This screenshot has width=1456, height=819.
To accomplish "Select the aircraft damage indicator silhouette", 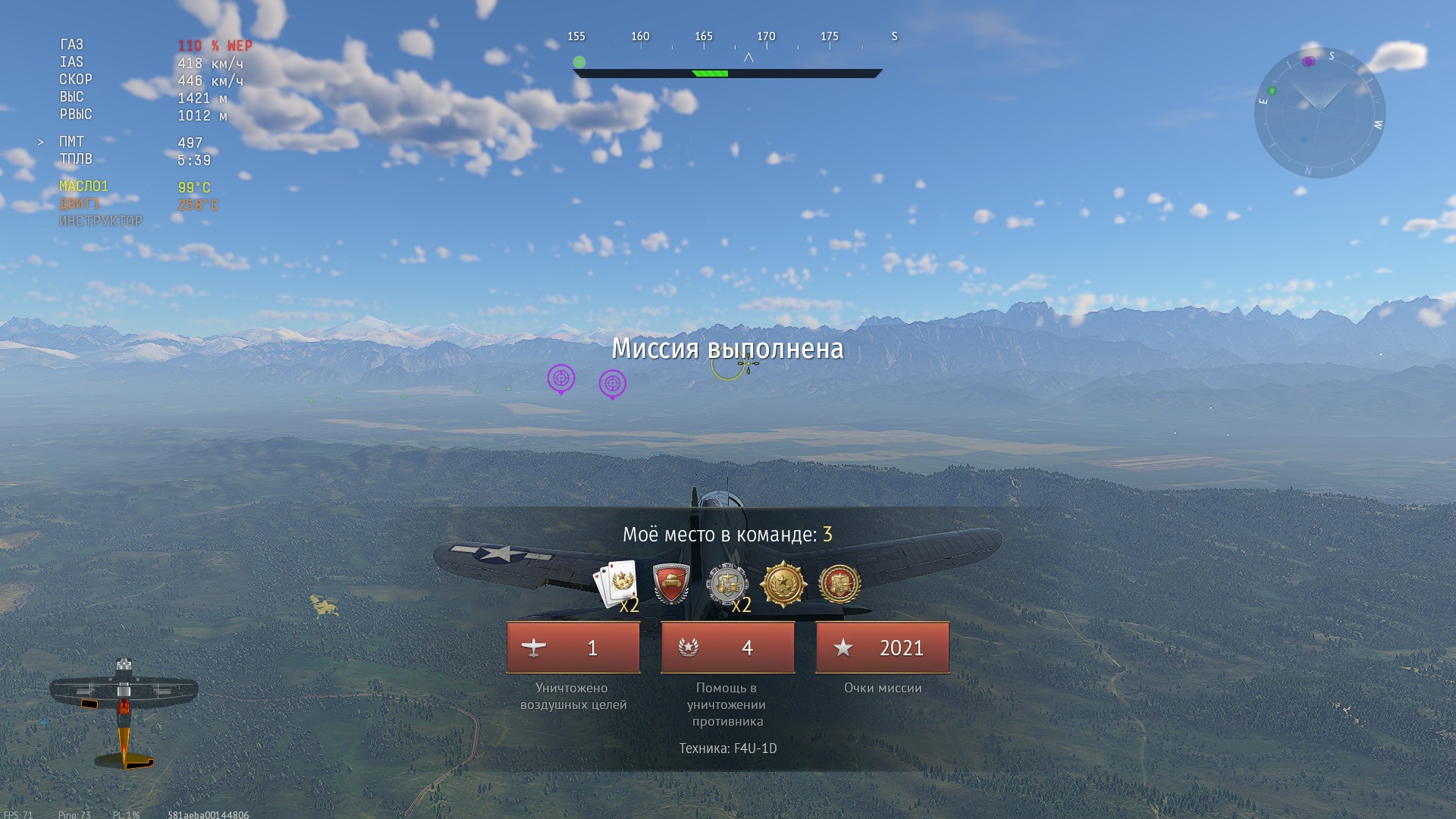I will 124,712.
